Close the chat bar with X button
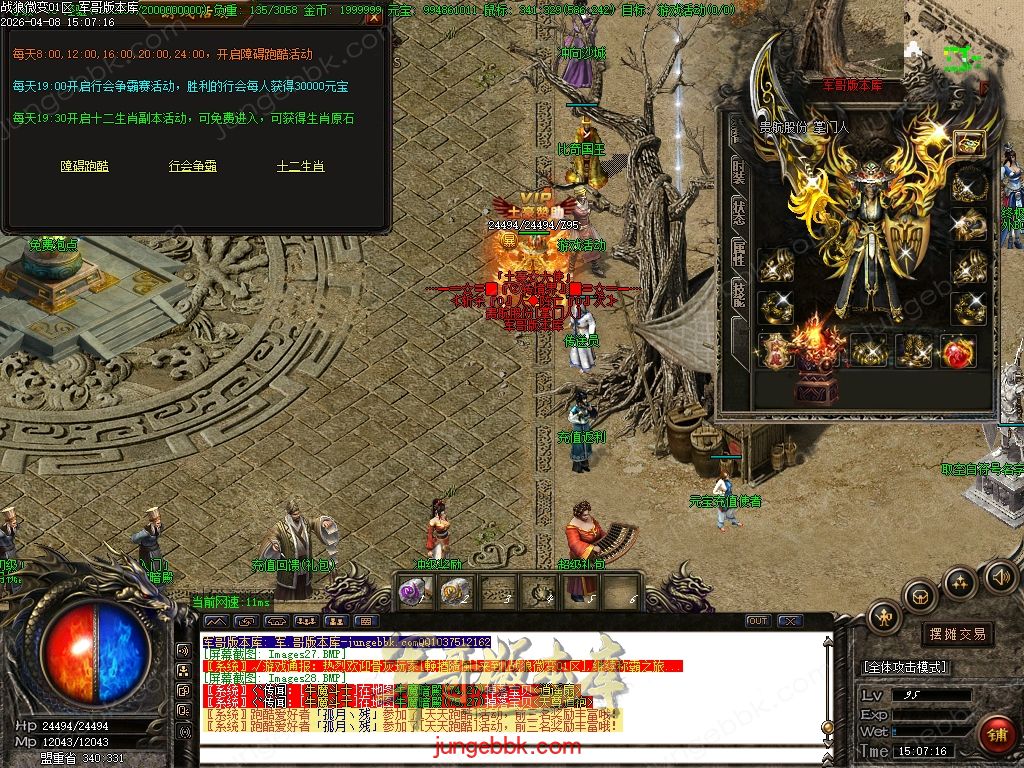 (790, 621)
